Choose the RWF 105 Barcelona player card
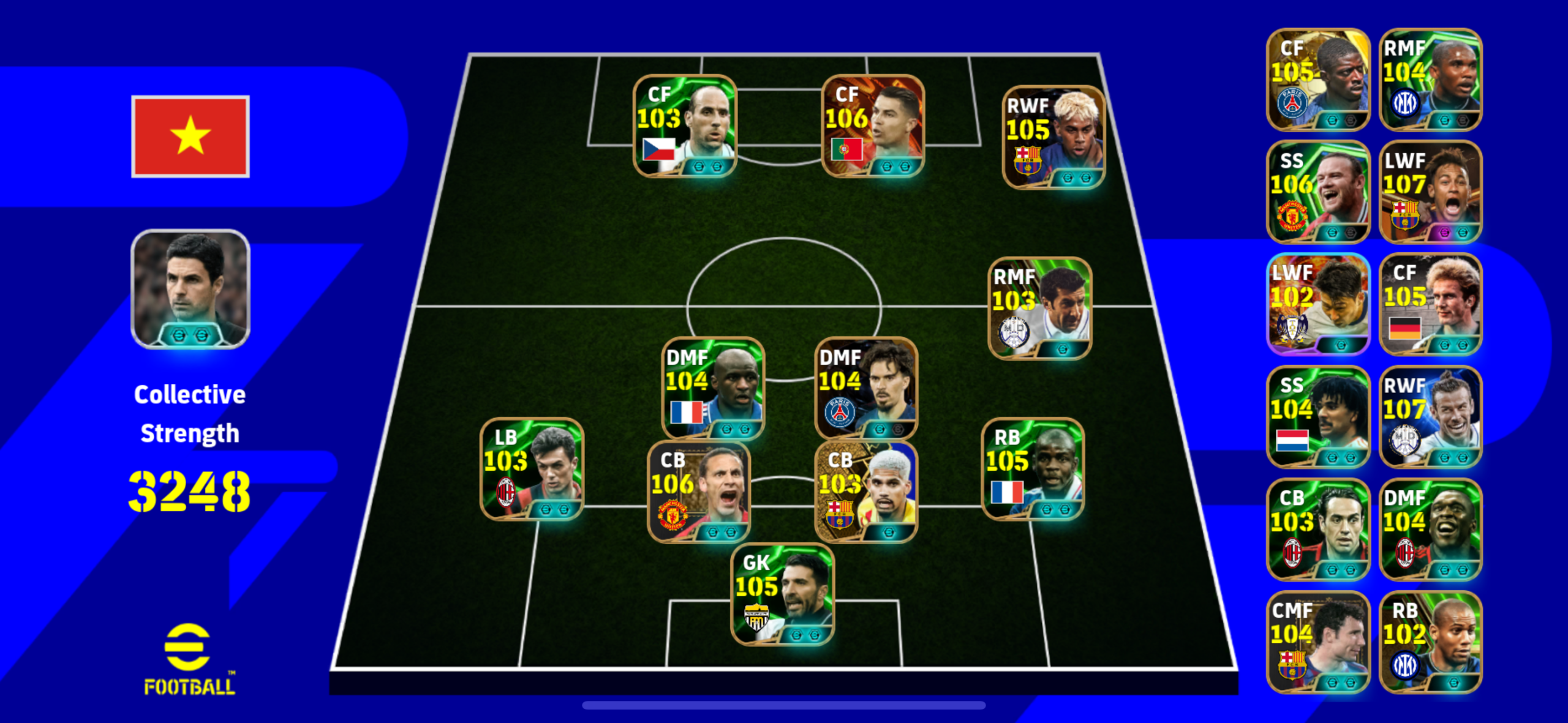1568x723 pixels. point(1053,137)
